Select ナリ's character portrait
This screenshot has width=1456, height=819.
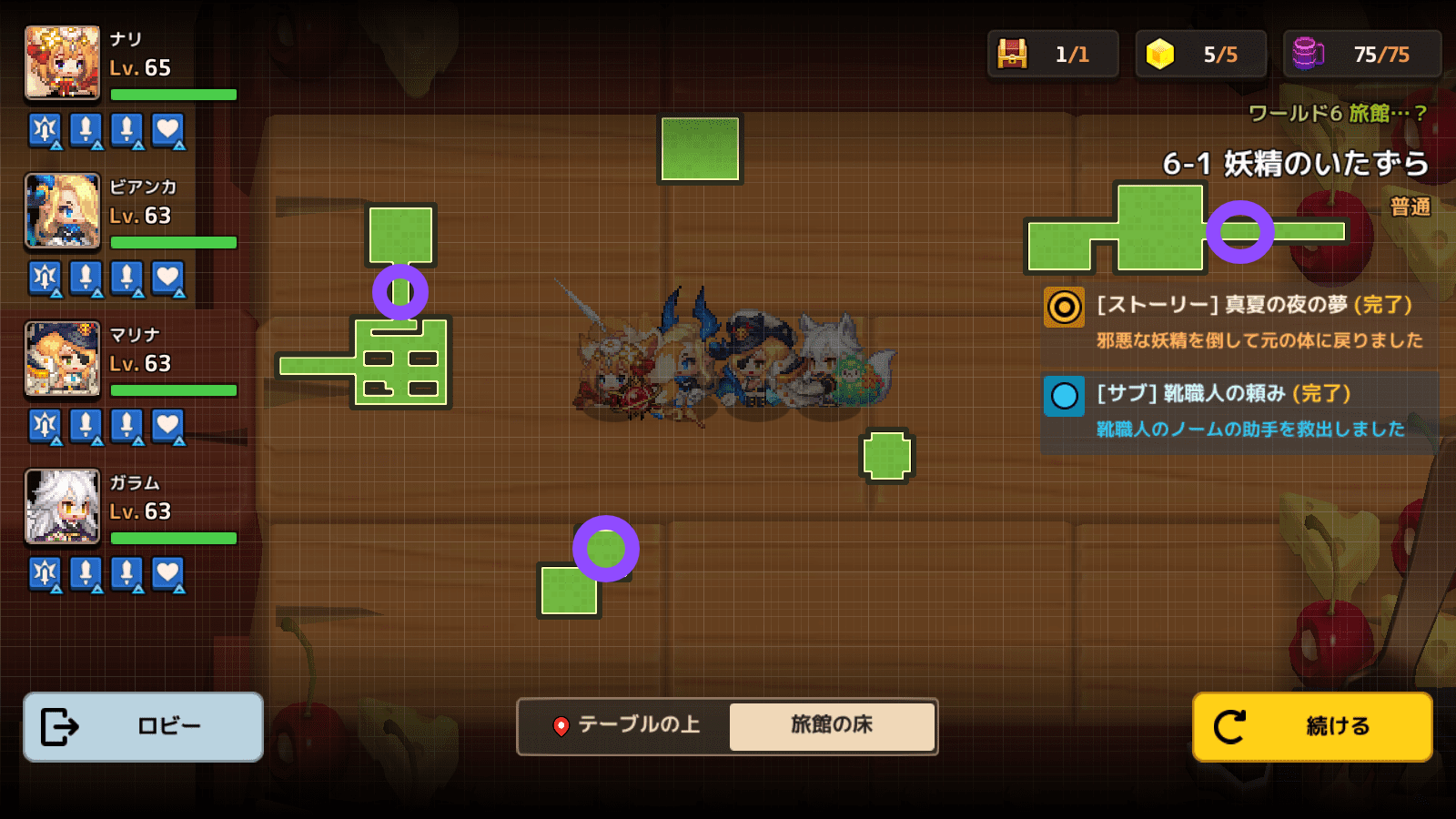pos(62,63)
